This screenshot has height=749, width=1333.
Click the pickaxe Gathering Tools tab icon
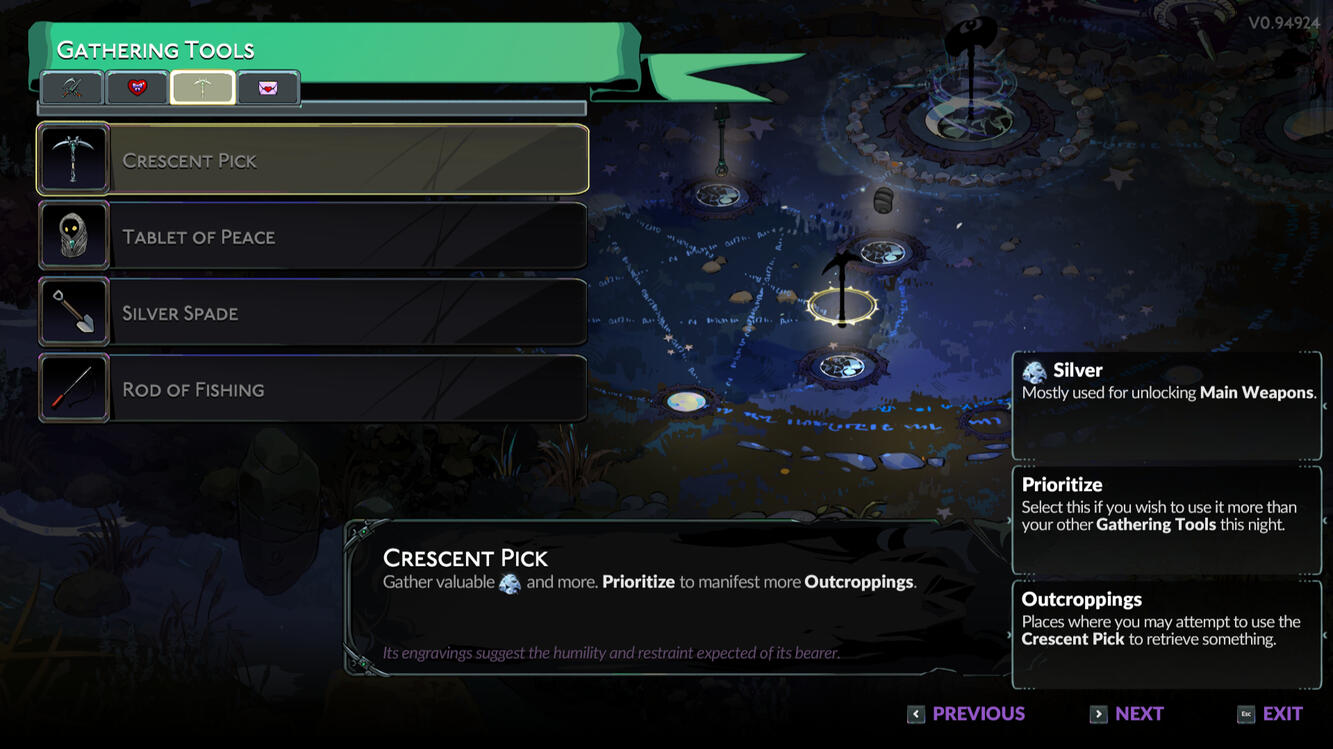pyautogui.click(x=203, y=88)
